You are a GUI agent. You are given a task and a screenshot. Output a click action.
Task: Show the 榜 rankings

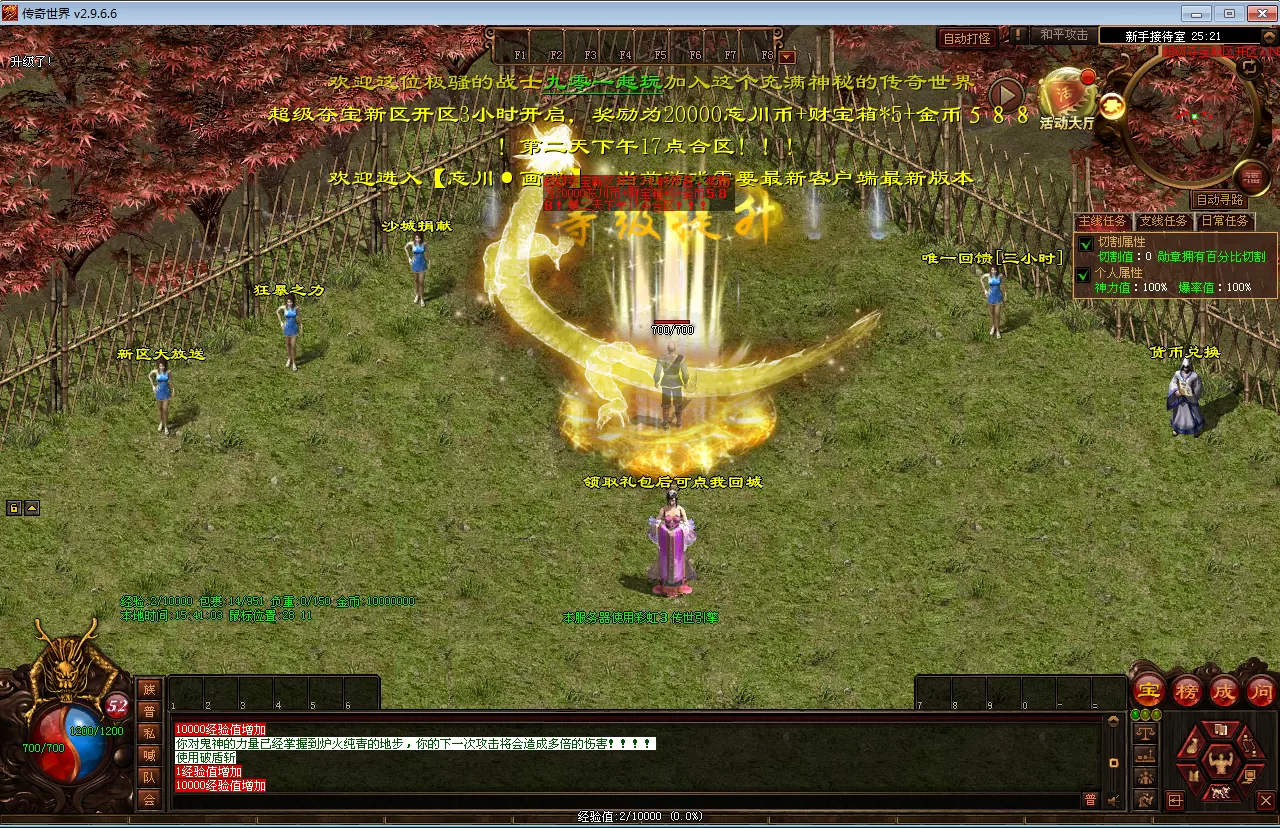coord(1187,690)
